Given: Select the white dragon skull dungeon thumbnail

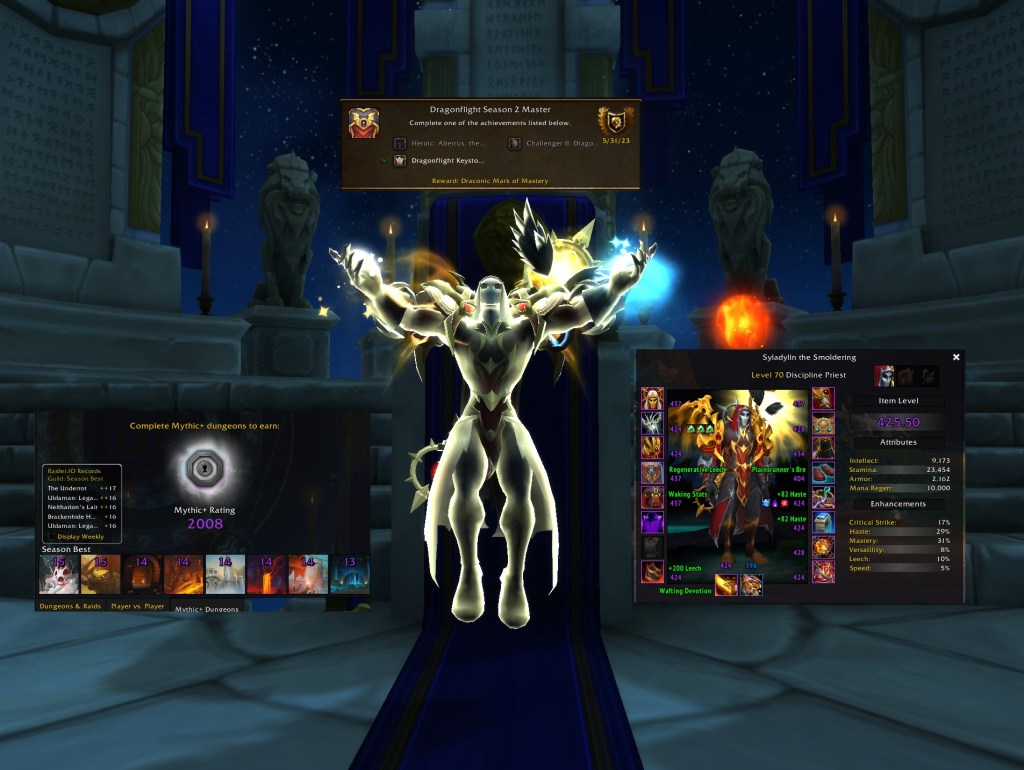Looking at the screenshot, I should pyautogui.click(x=59, y=574).
